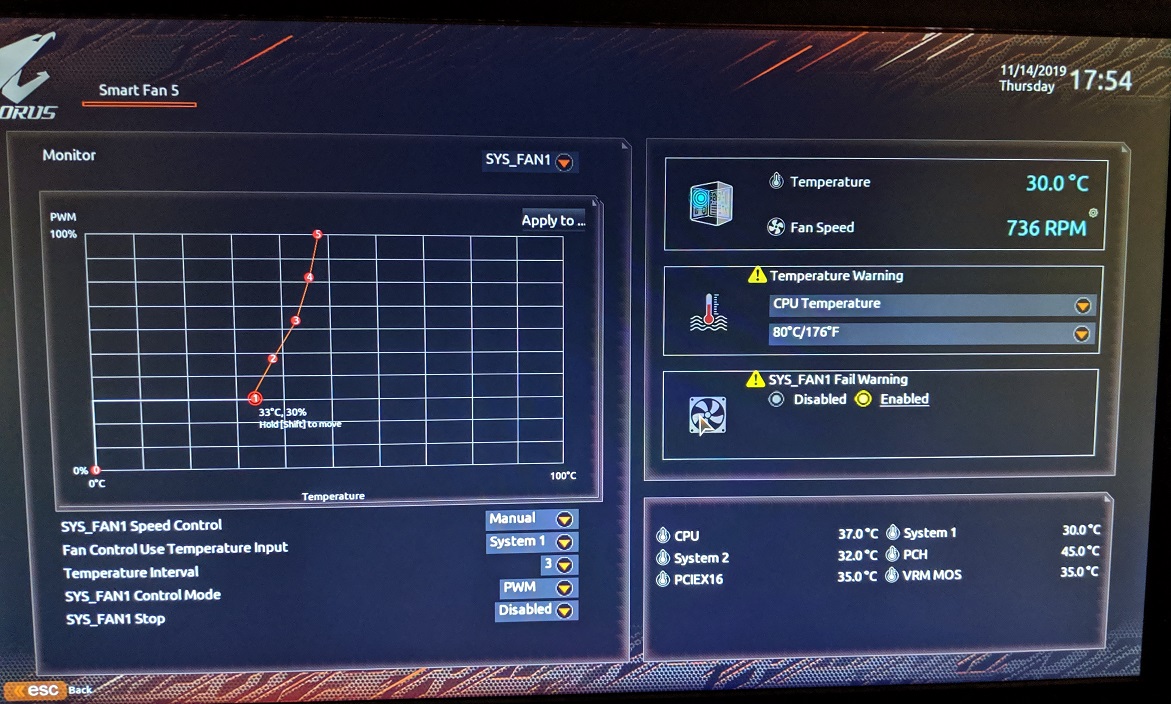Select fan curve point 3
Screen dimensions: 1171x704
[x=295, y=321]
